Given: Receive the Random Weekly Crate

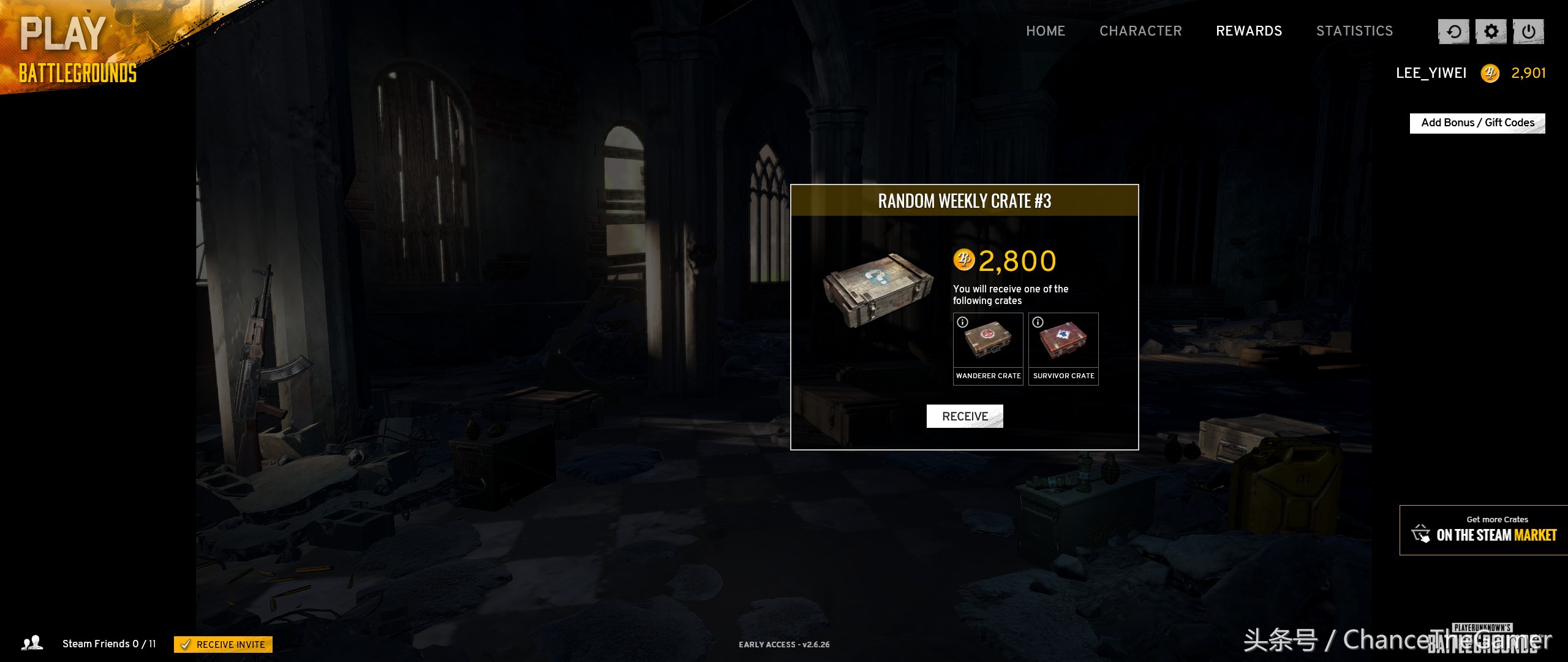Looking at the screenshot, I should pyautogui.click(x=965, y=416).
